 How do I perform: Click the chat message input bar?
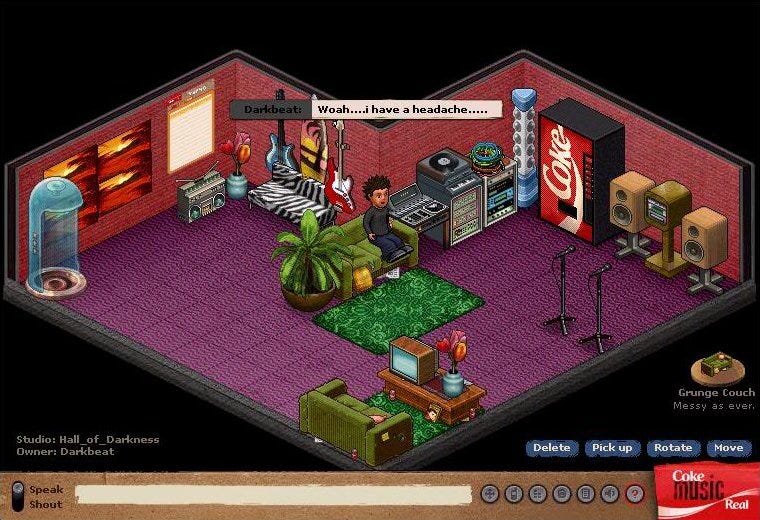(273, 494)
